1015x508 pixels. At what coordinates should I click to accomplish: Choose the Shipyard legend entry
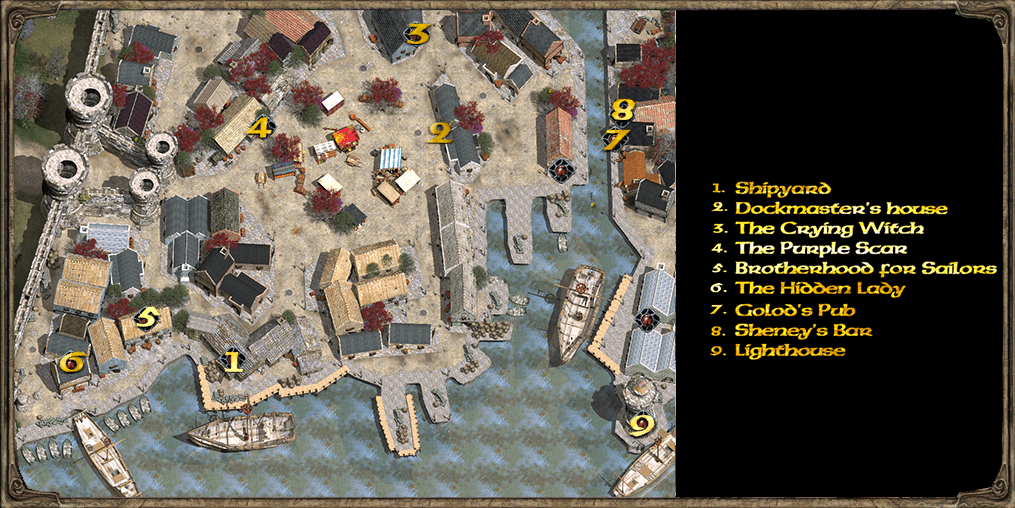(783, 188)
